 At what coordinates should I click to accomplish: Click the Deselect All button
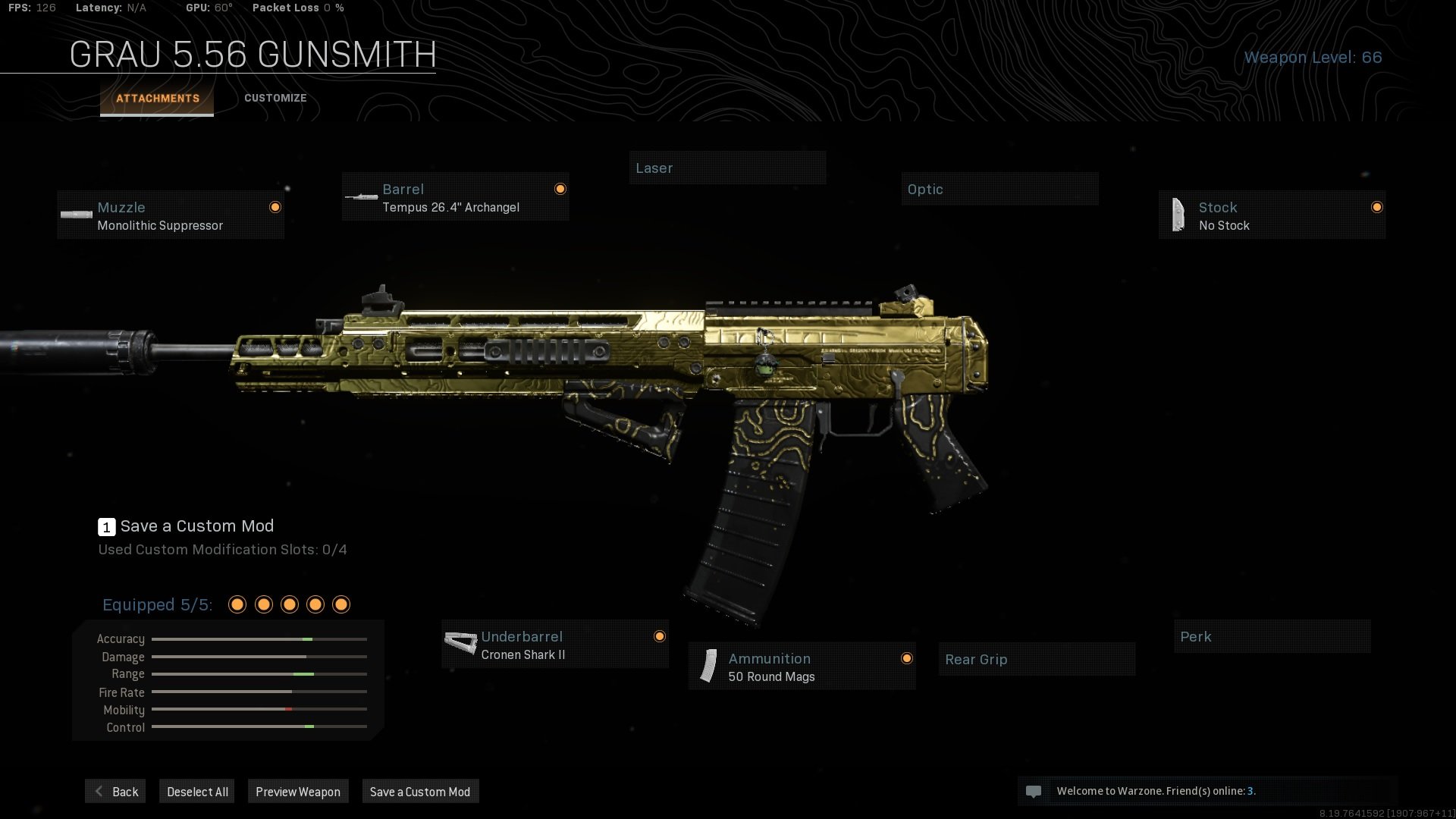click(x=196, y=791)
